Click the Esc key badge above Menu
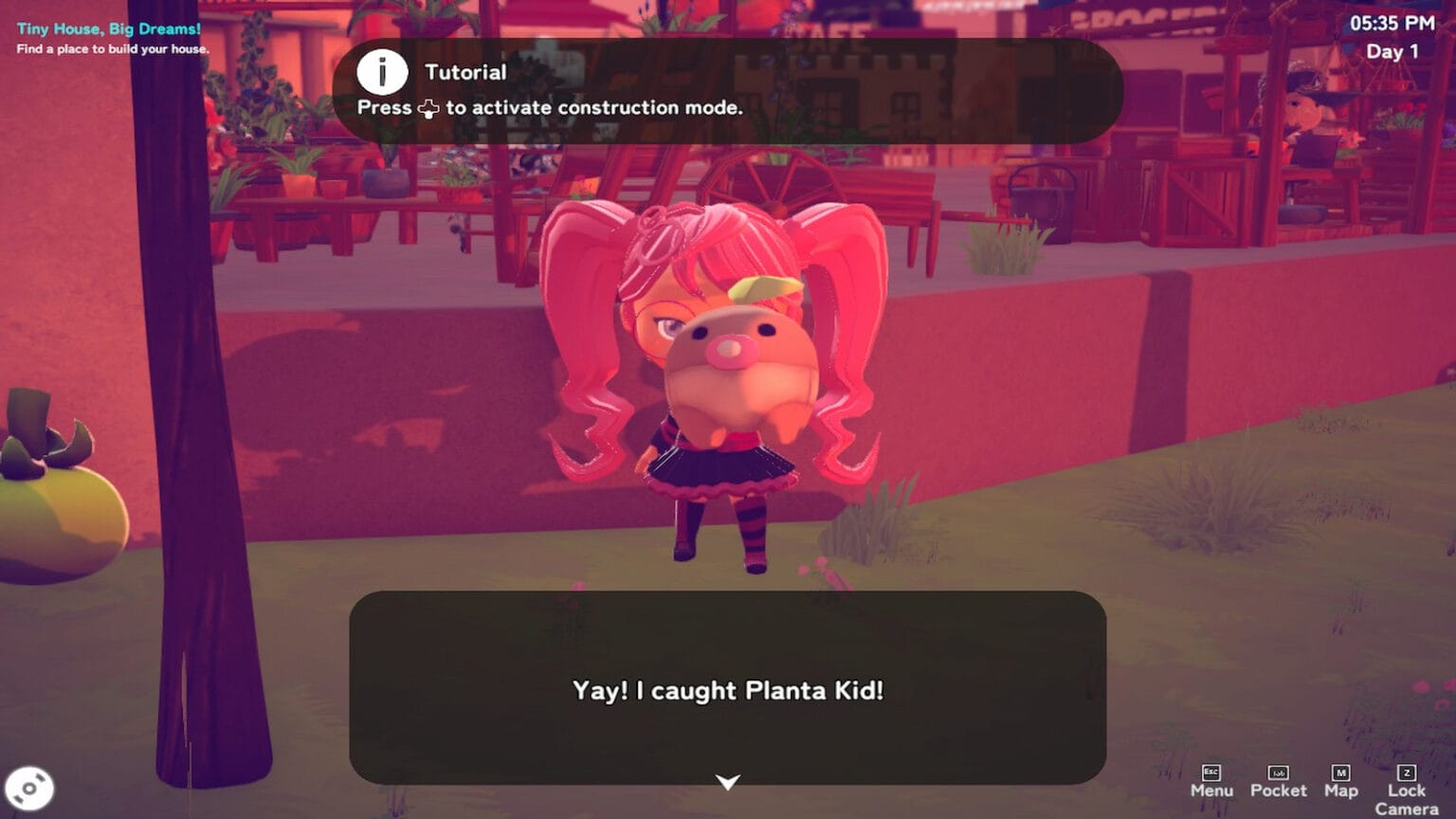This screenshot has height=819, width=1456. pos(1210,771)
